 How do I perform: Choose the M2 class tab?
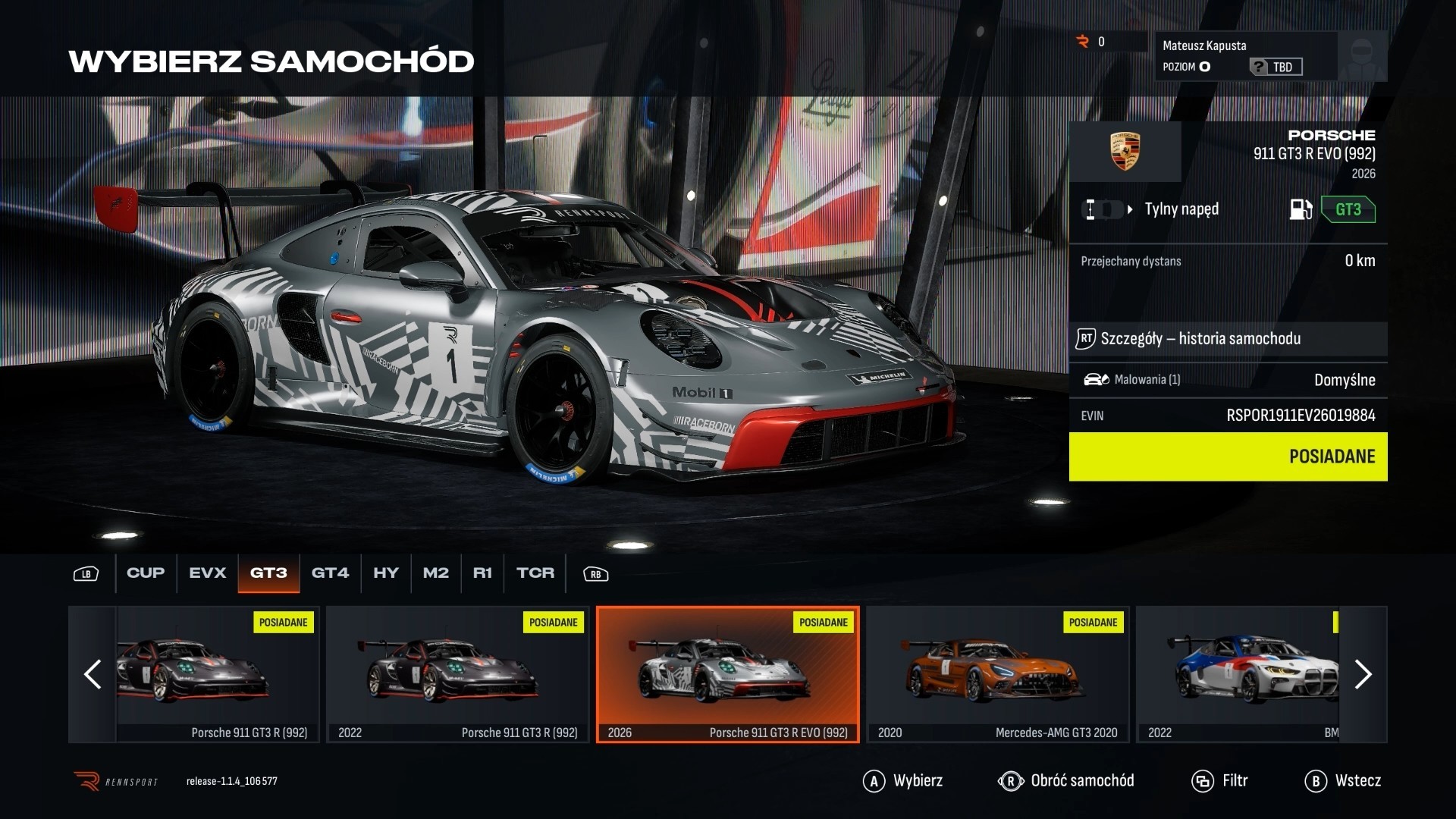click(435, 573)
